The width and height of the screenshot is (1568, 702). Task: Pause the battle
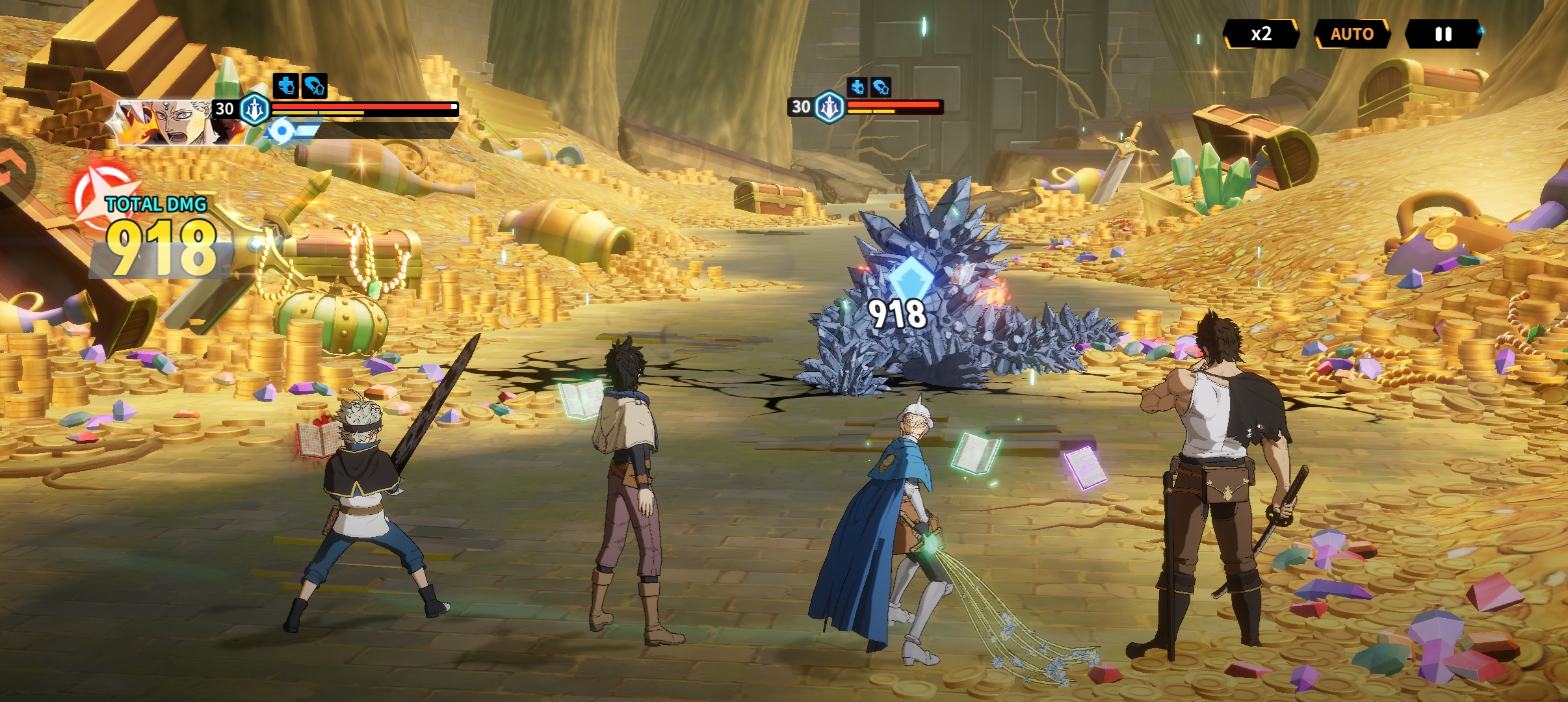coord(1443,34)
